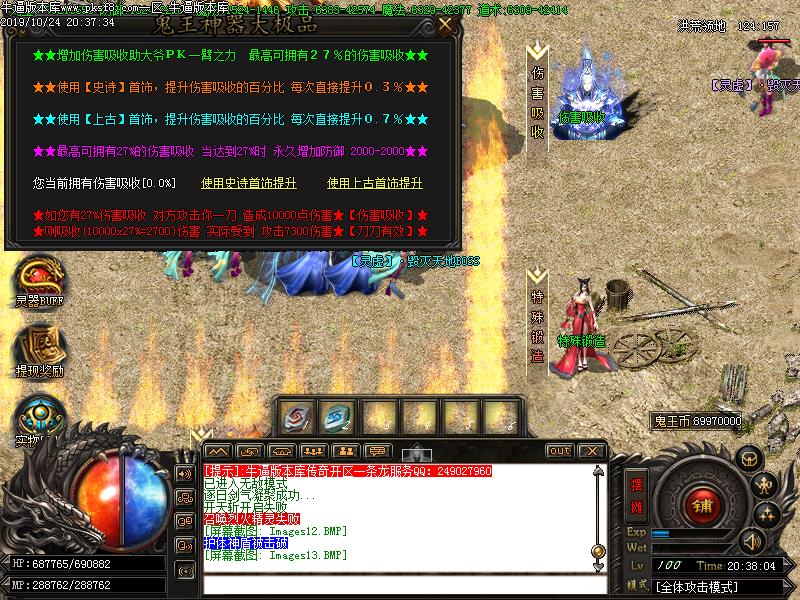800x600 pixels.
Task: Open the skills sparkle icon
Action: (766, 515)
